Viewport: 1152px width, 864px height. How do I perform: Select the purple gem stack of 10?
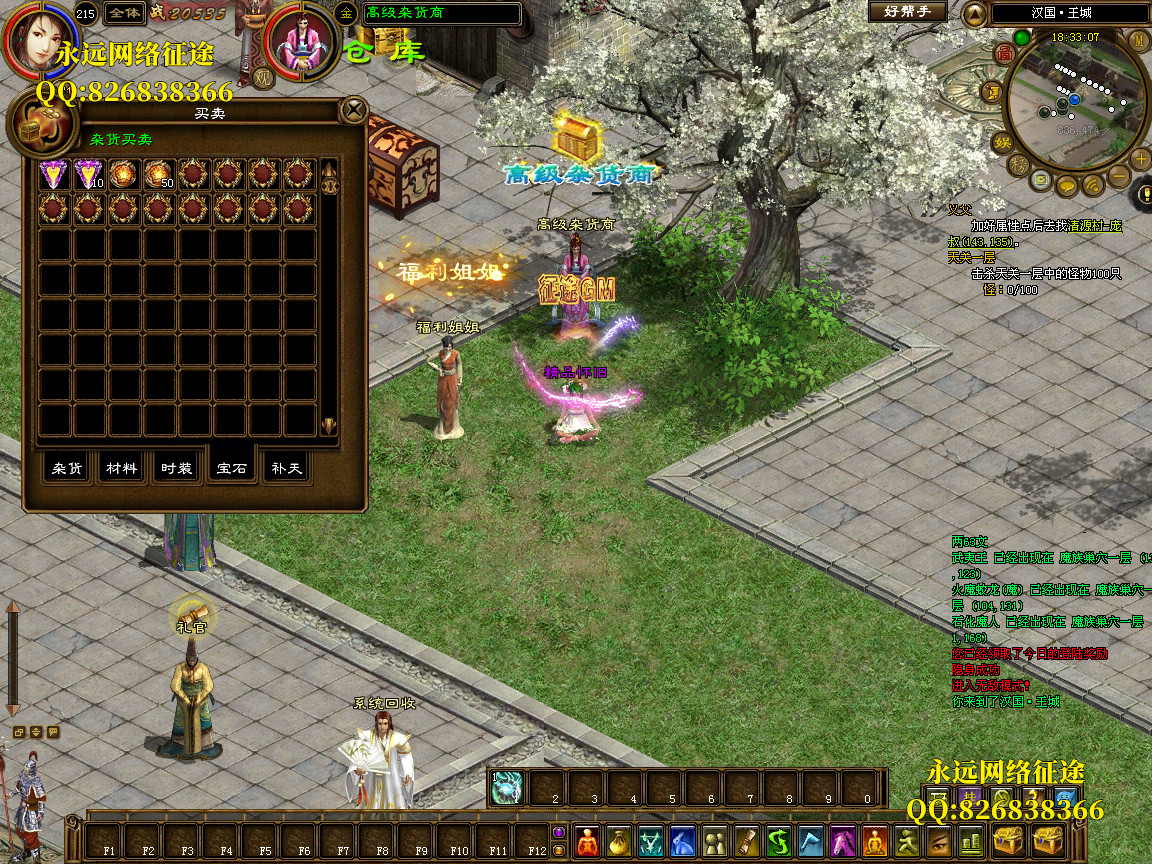(x=89, y=174)
